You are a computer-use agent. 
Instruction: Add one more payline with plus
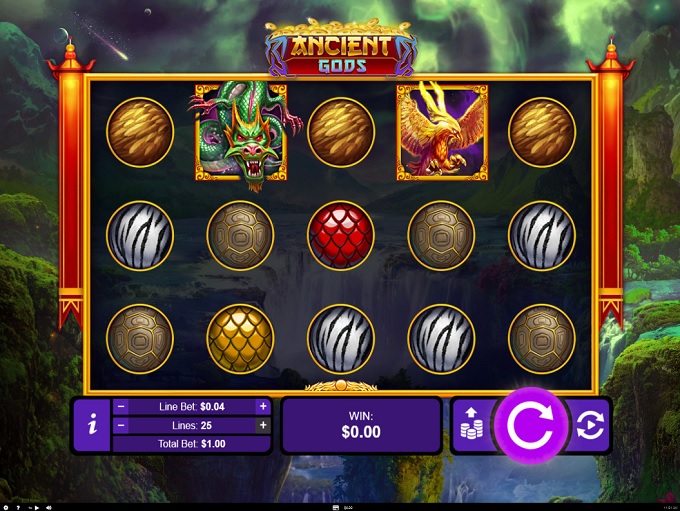click(x=263, y=425)
